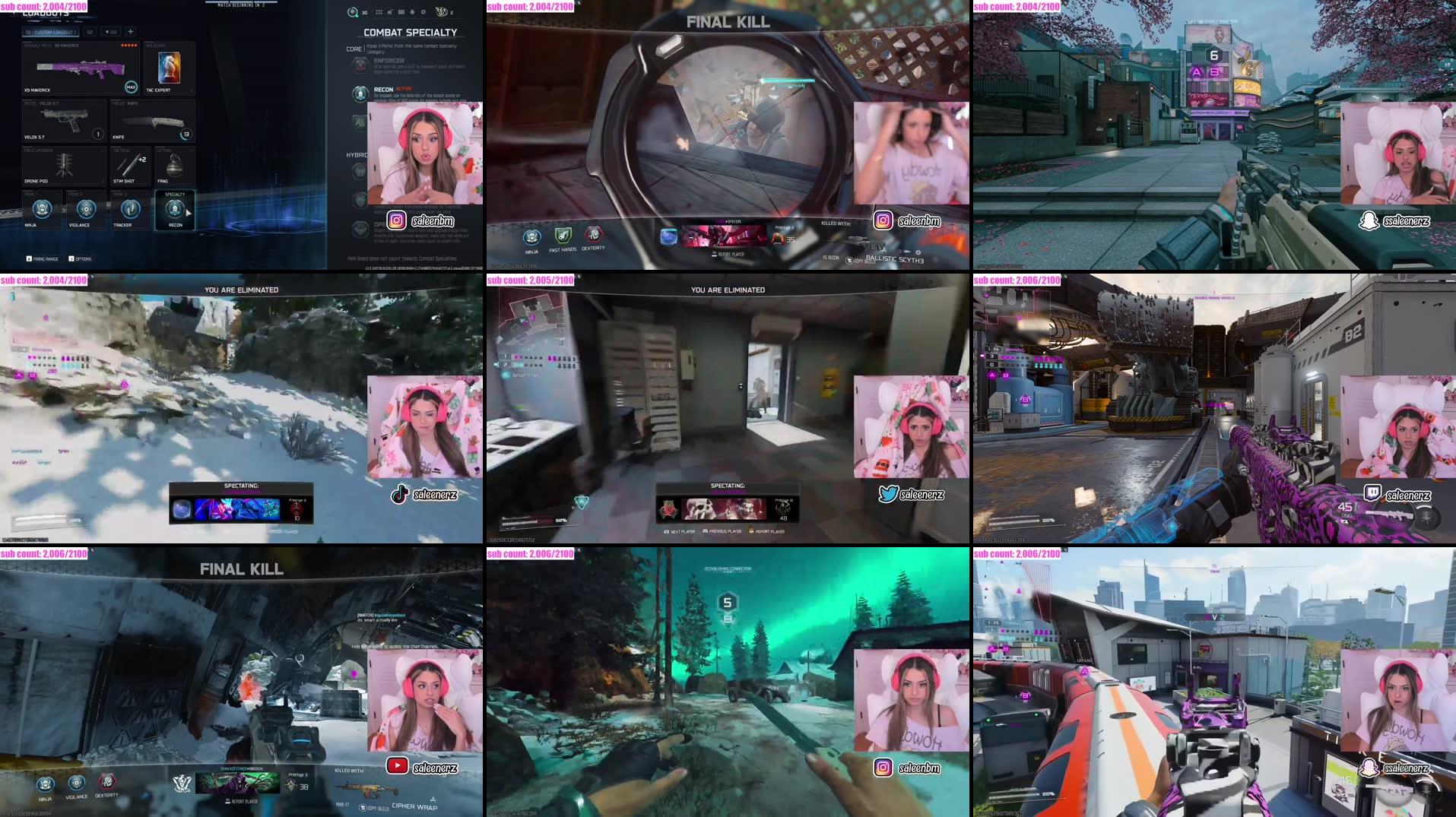Switch to loadout tab 03
1456x817 pixels.
(x=111, y=32)
